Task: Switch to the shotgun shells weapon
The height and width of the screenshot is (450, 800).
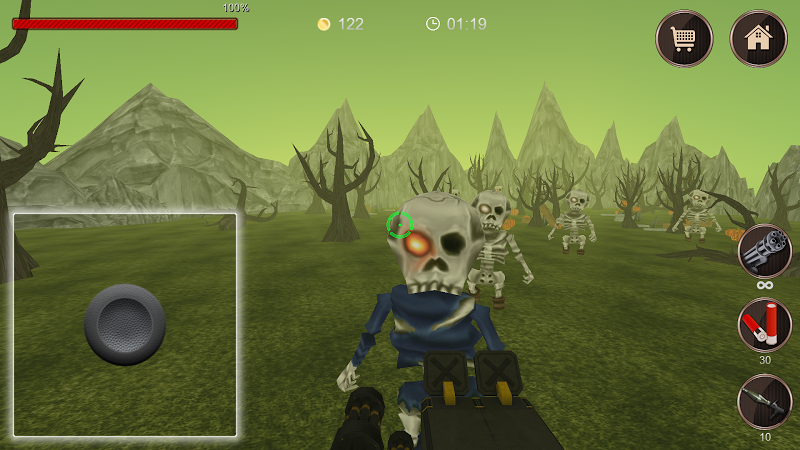Action: pyautogui.click(x=765, y=326)
